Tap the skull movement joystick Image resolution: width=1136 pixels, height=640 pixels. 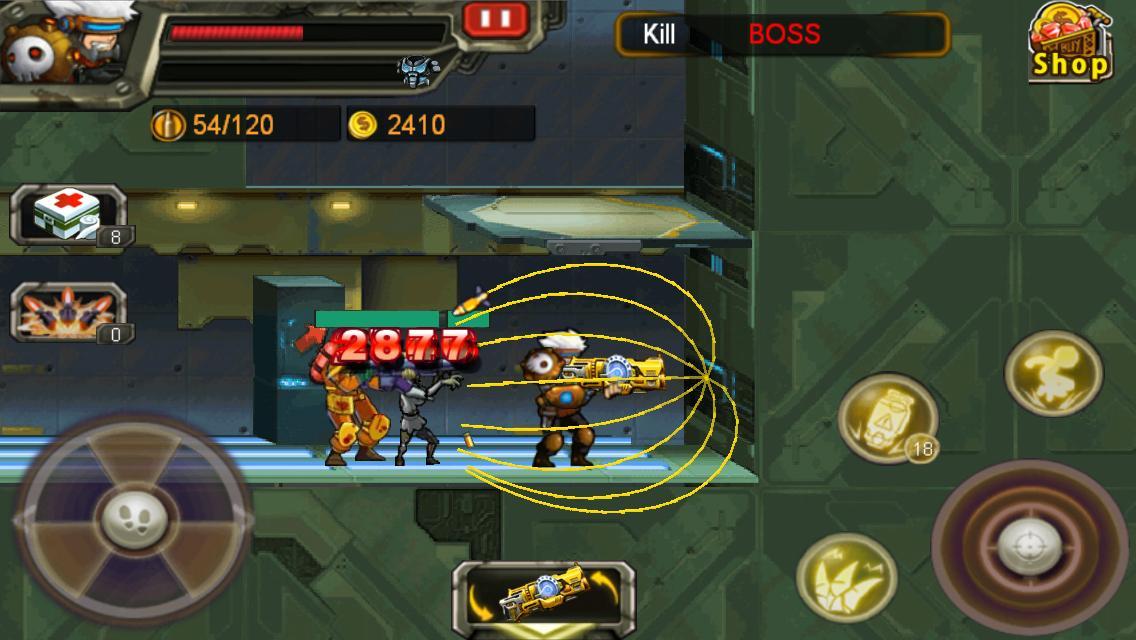[133, 519]
